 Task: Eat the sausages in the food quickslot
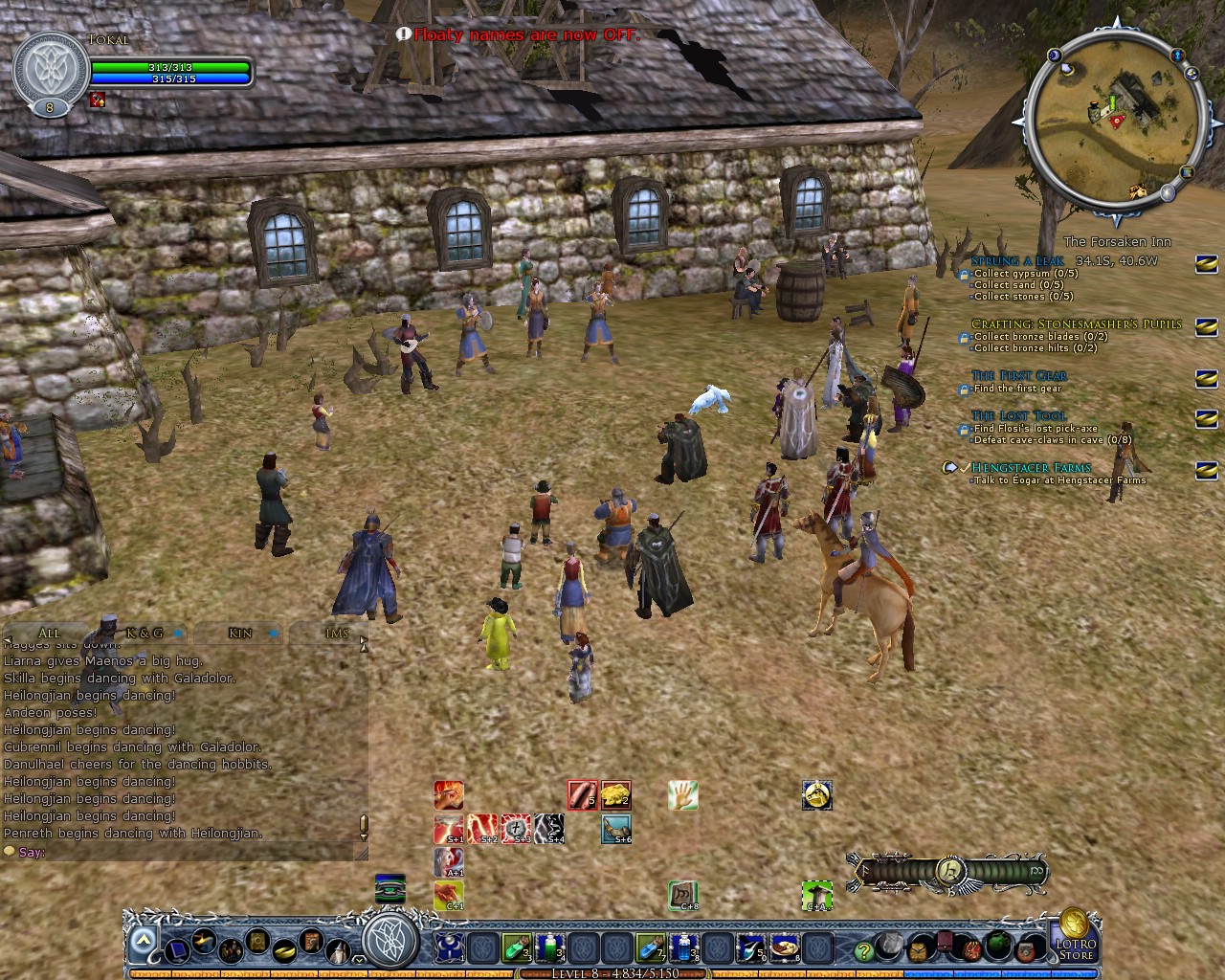click(x=581, y=794)
